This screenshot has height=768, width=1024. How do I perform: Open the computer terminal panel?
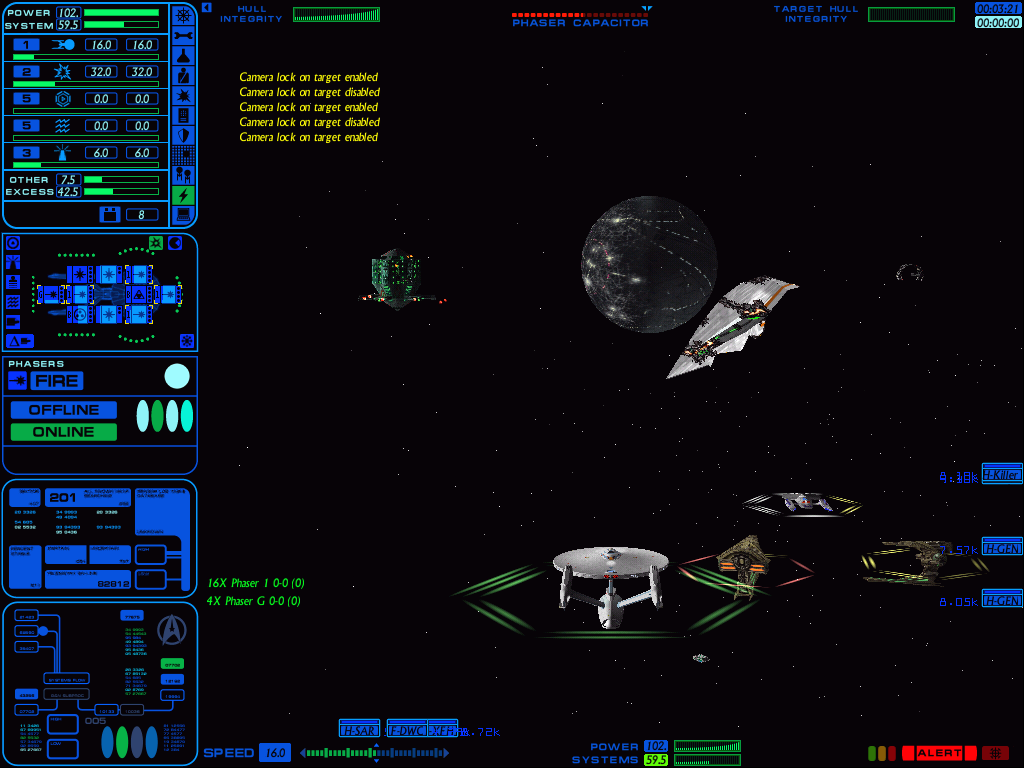pyautogui.click(x=183, y=215)
